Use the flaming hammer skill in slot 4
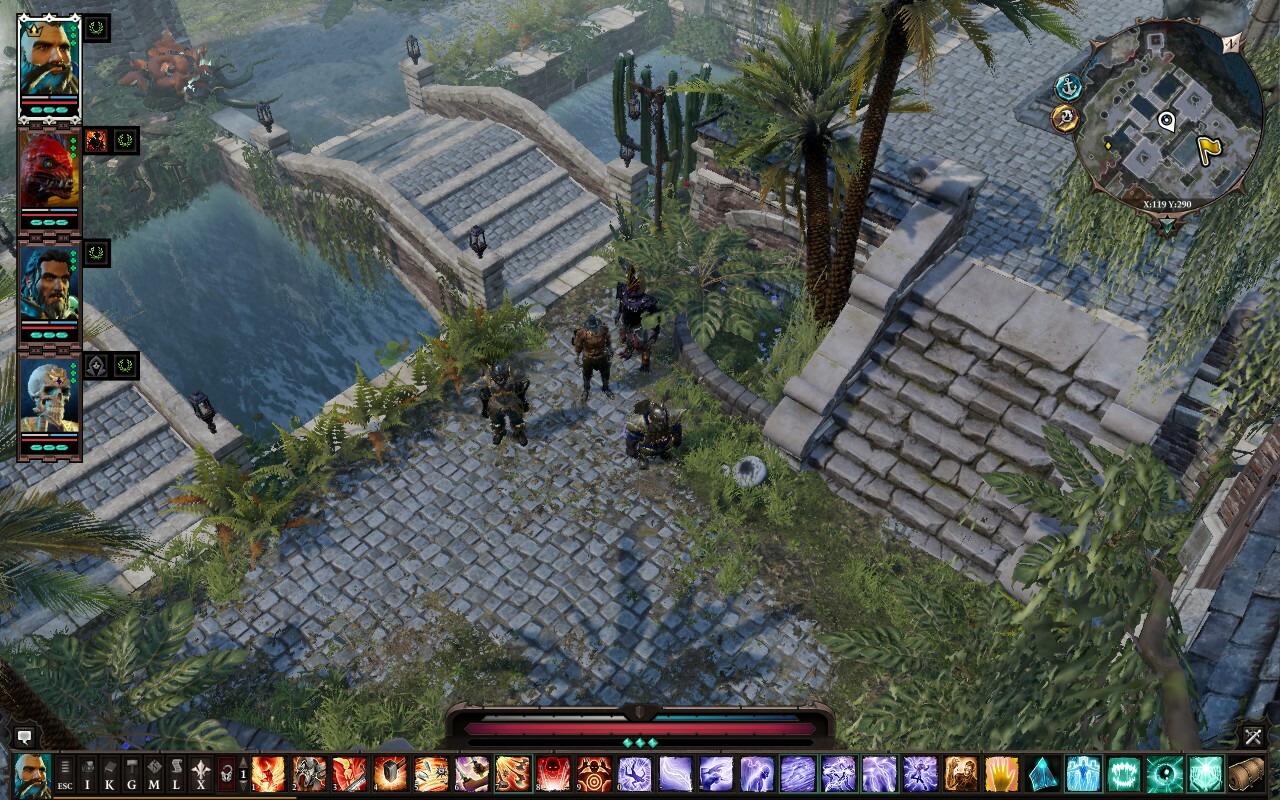This screenshot has width=1280, height=800. pos(391,775)
